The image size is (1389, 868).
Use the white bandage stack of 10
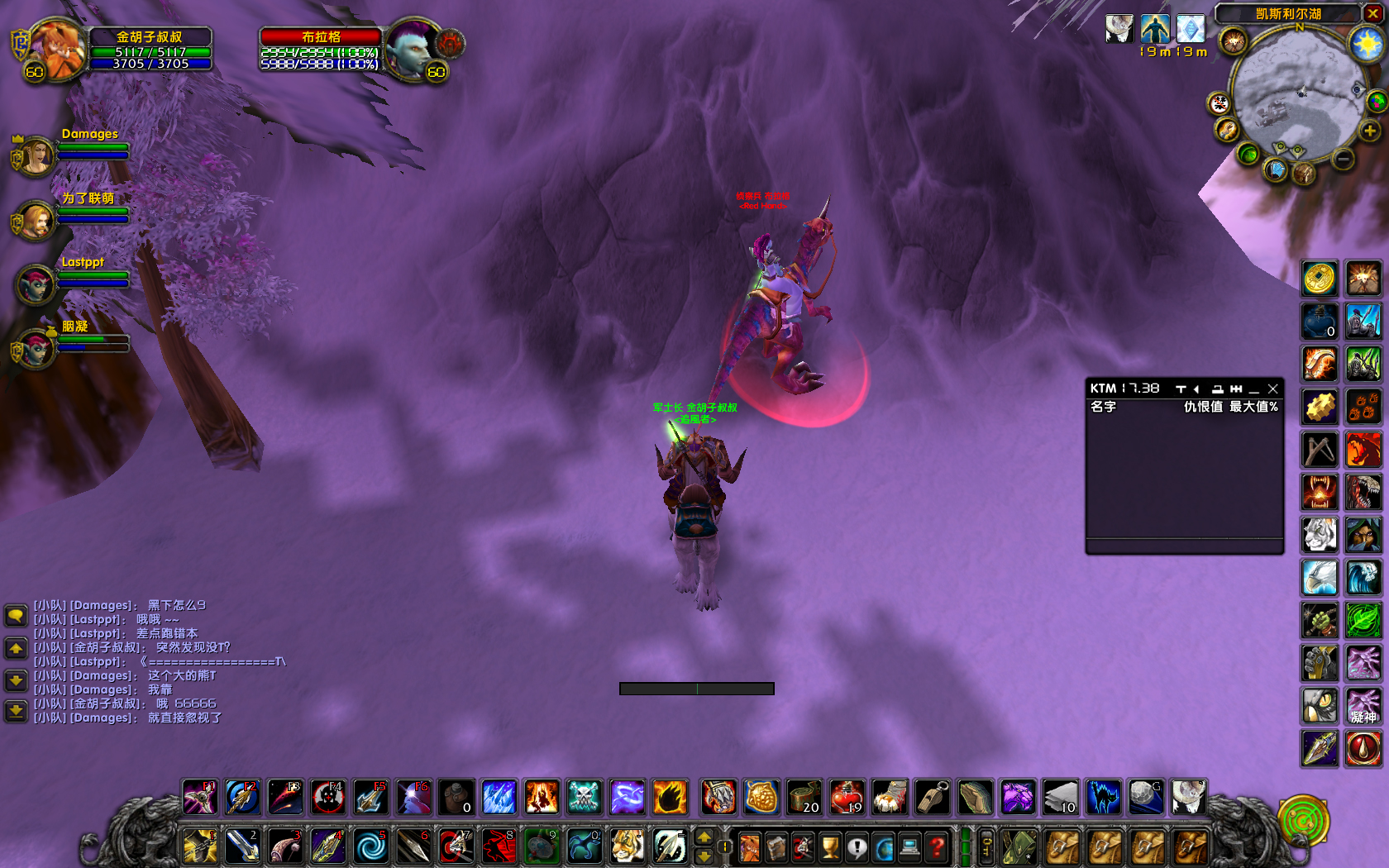[1061, 798]
